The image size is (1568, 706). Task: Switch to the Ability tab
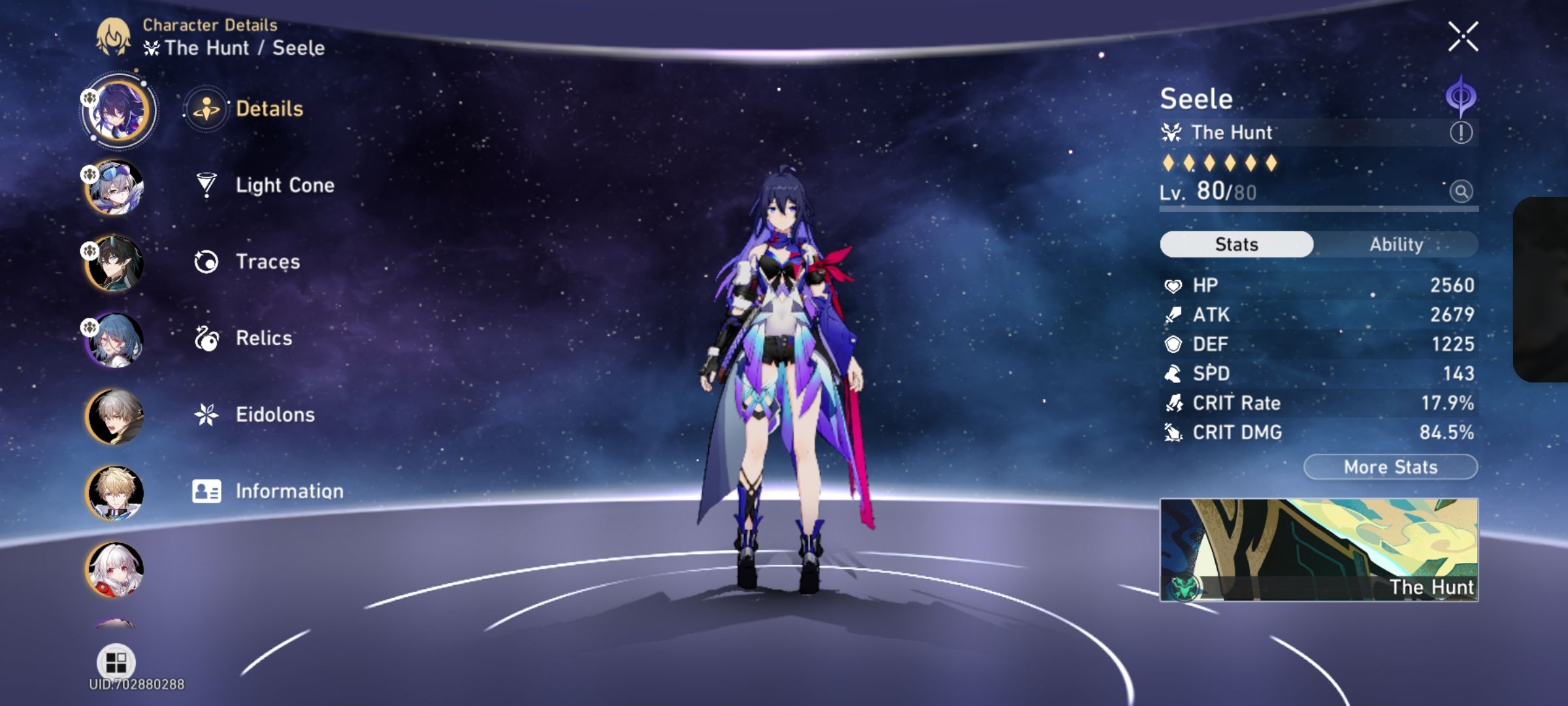1396,244
